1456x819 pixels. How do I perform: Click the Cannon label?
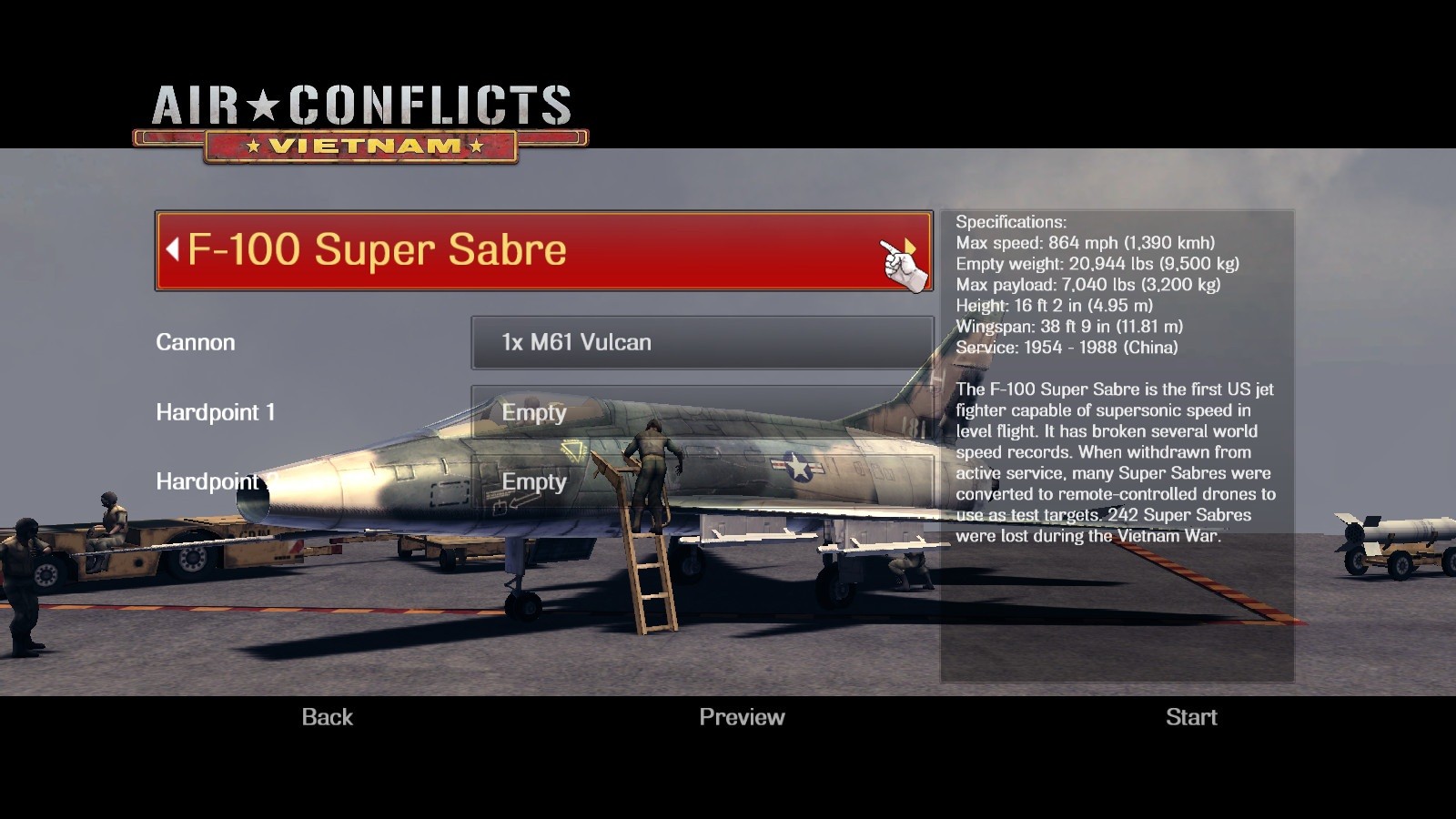point(196,343)
